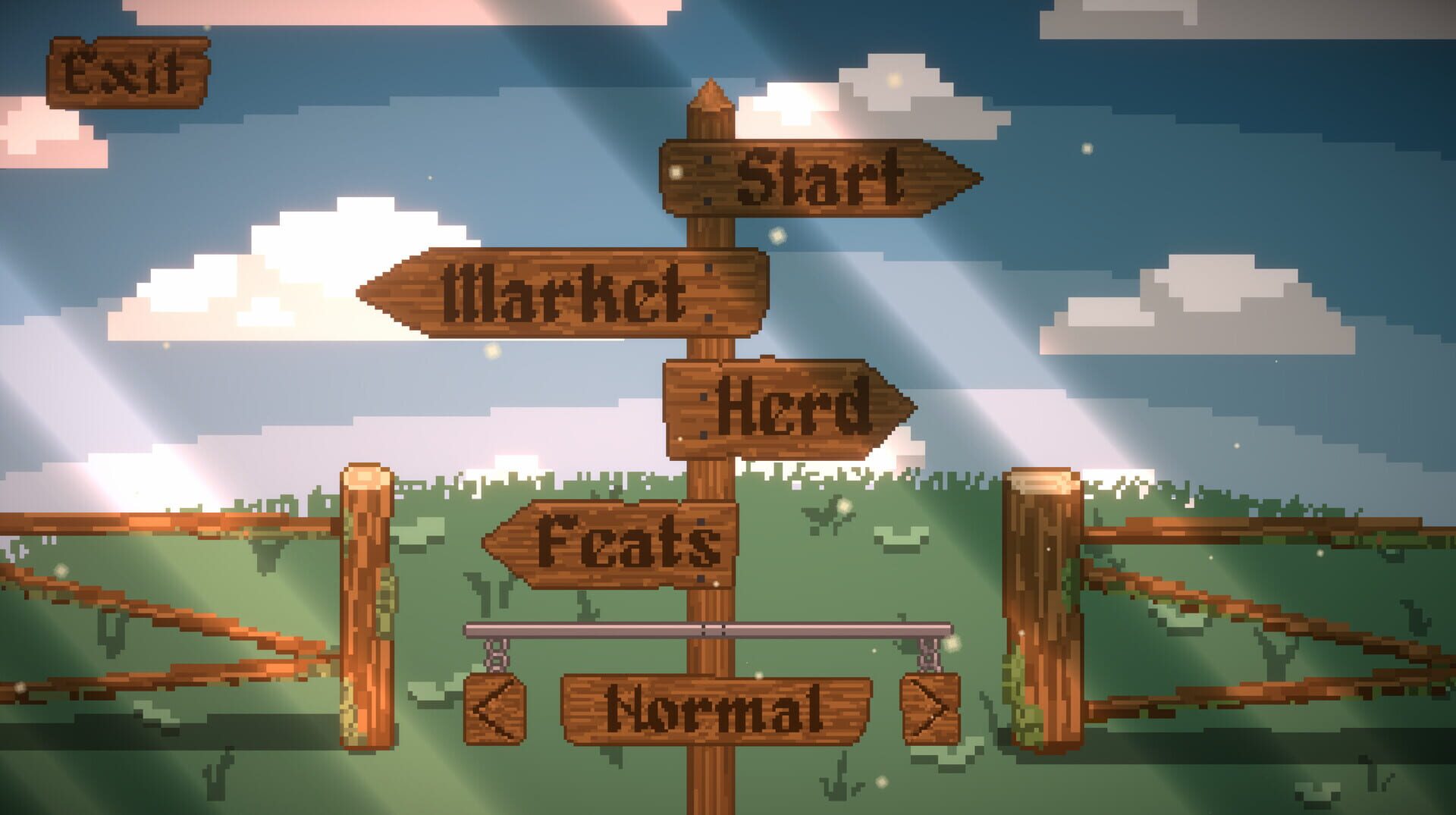The image size is (1456, 815).
Task: Click the Start sign to begin the game
Action: pos(819,178)
